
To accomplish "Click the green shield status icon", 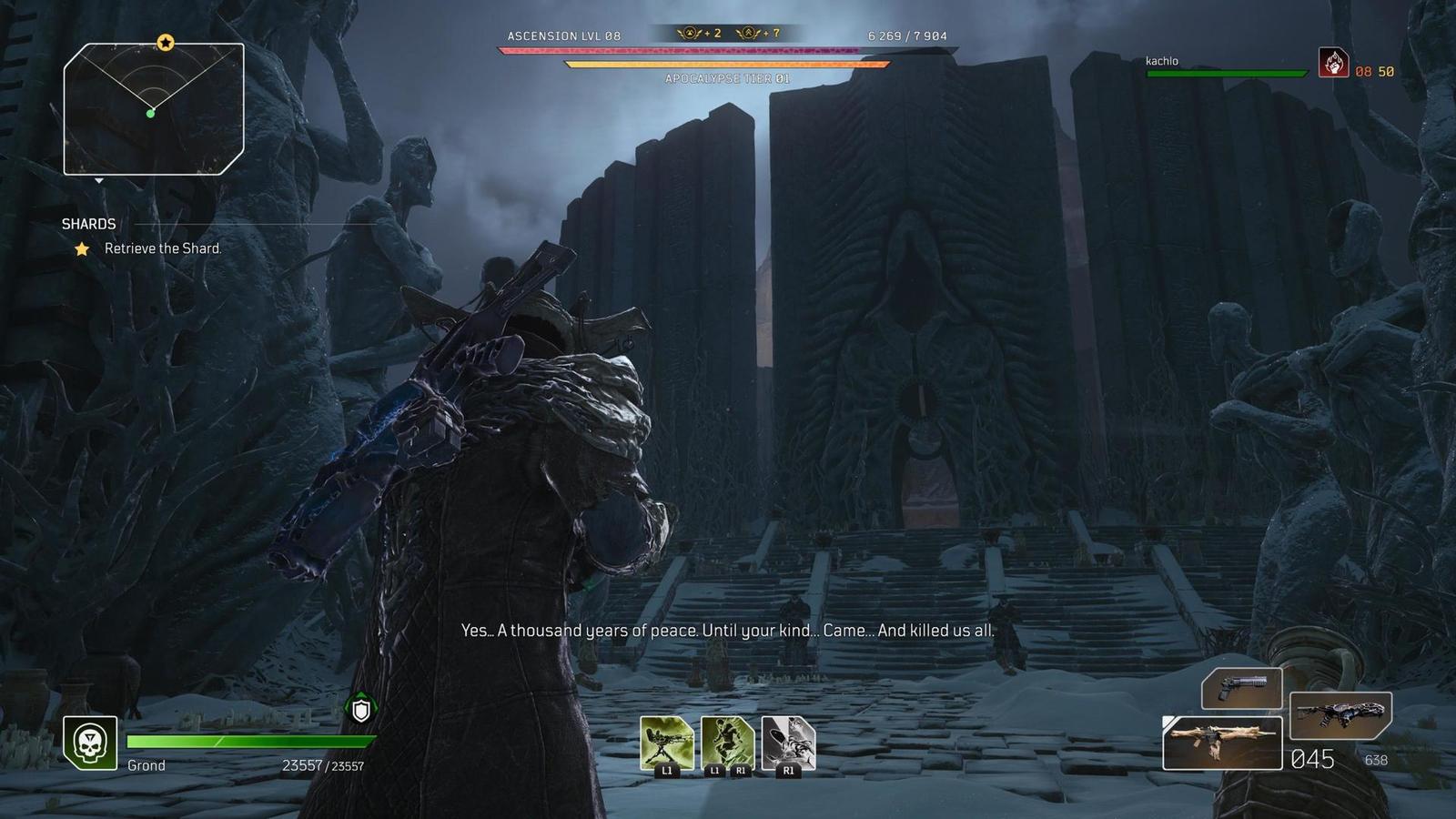I will pos(361,710).
